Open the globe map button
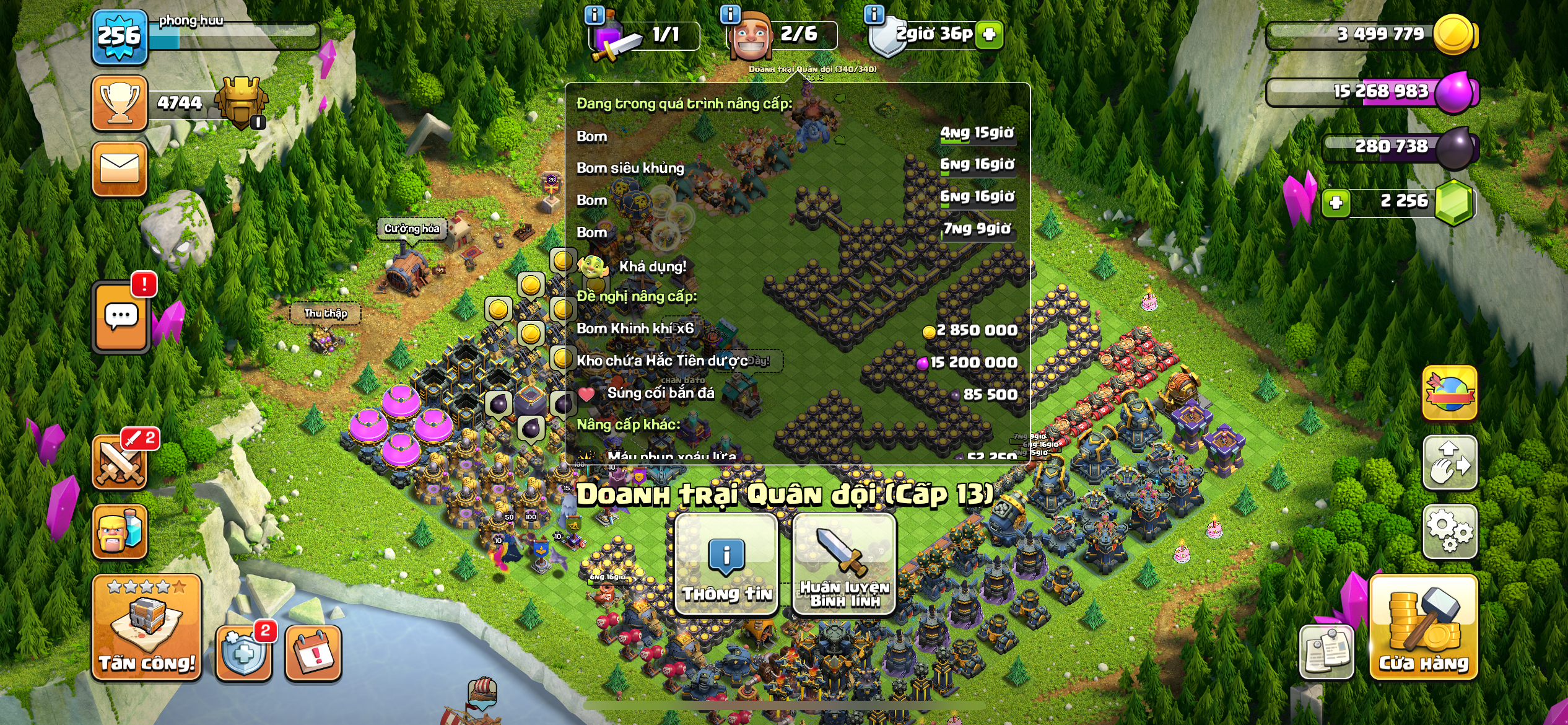Screen dimensions: 1568x725 pos(1450,393)
